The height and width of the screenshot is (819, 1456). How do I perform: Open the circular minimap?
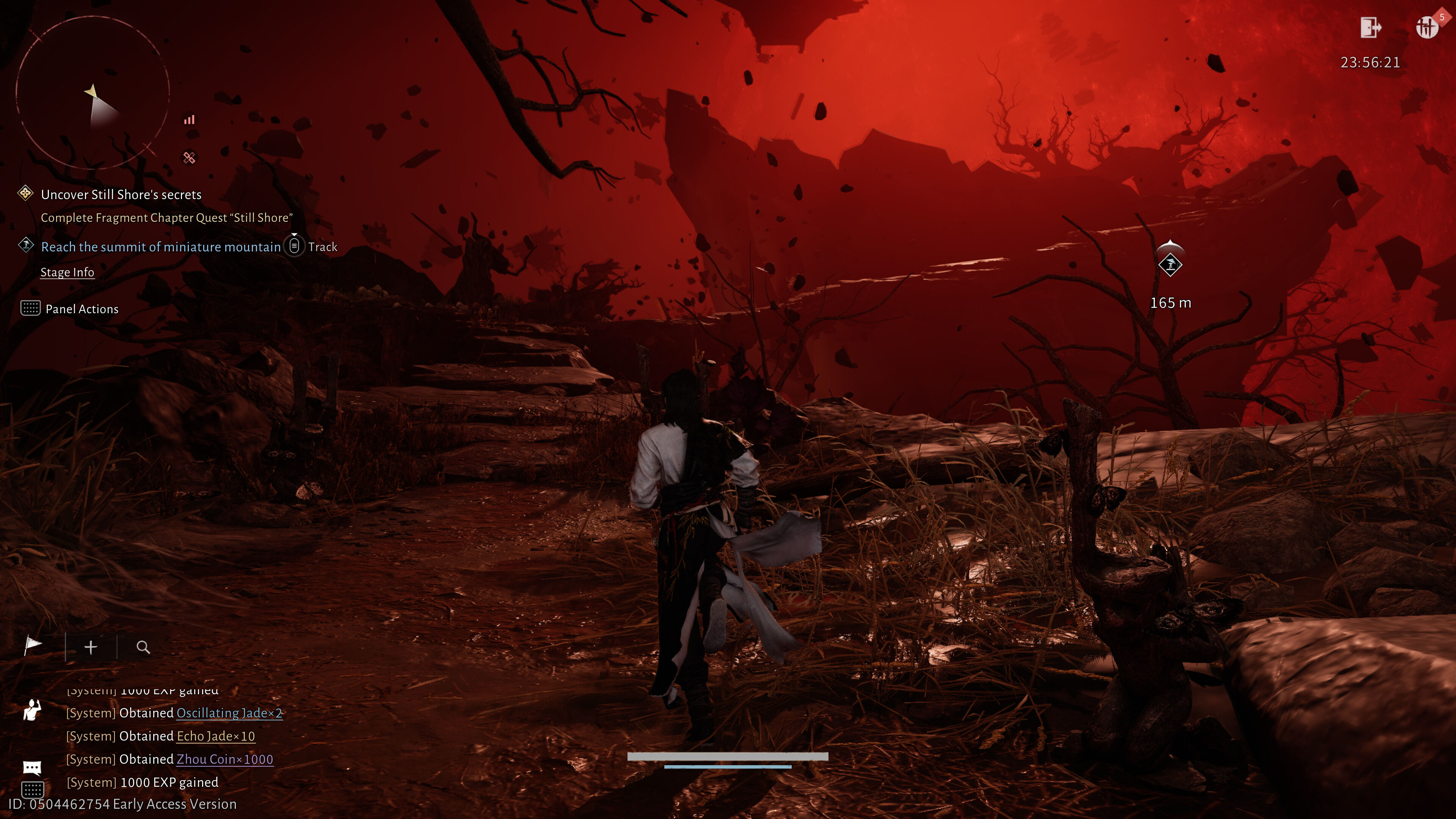tap(92, 93)
